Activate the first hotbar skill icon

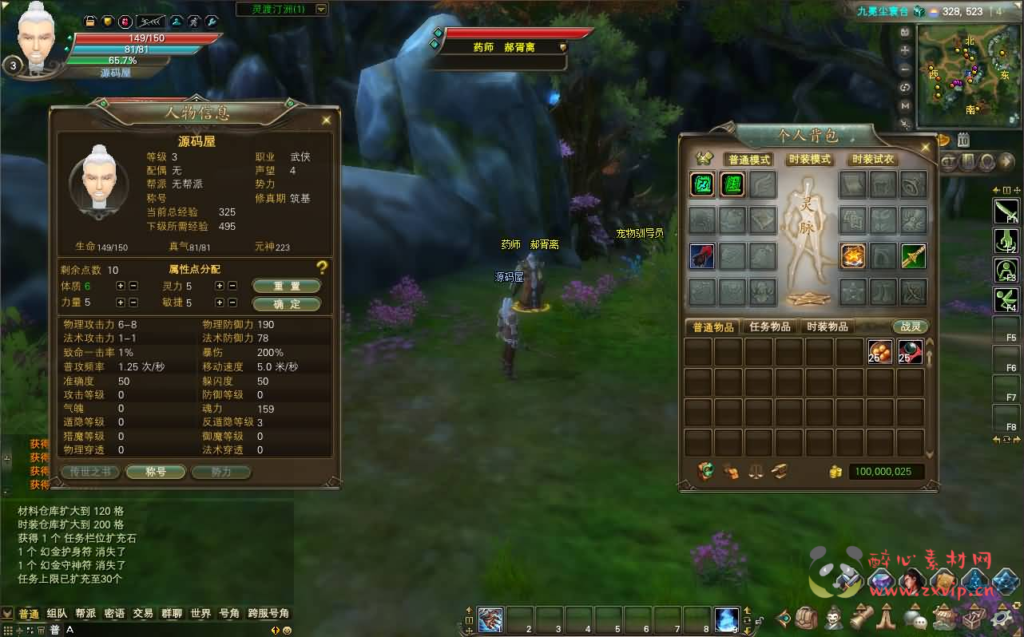click(x=490, y=620)
